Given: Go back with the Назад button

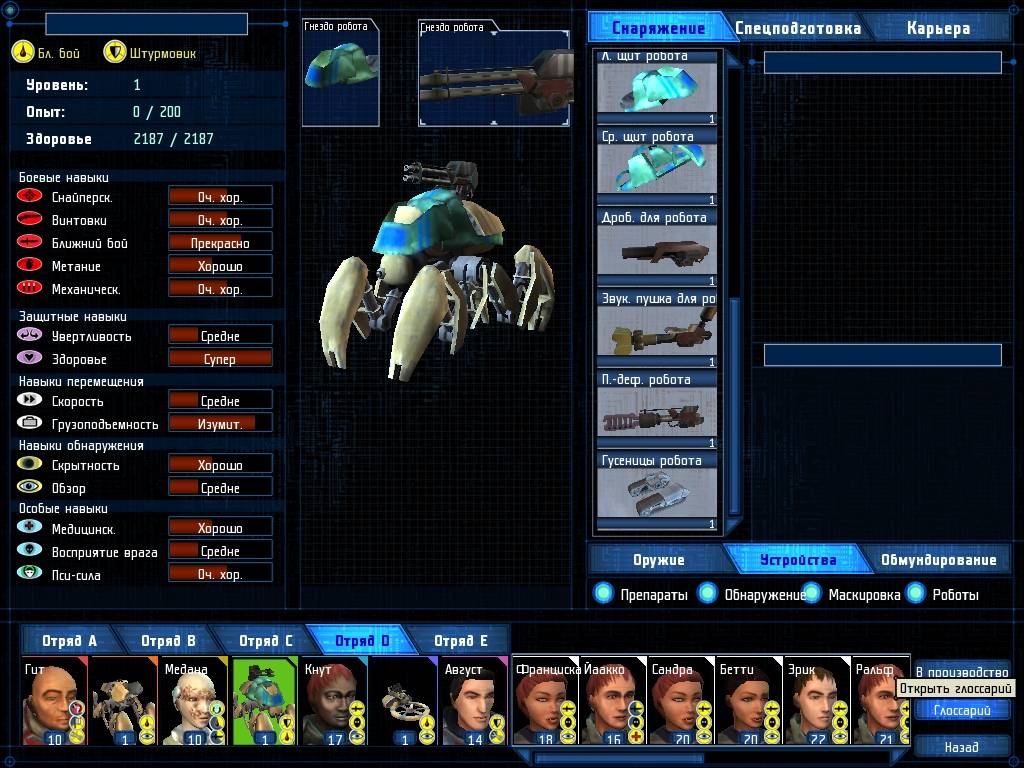Looking at the screenshot, I should tap(961, 746).
